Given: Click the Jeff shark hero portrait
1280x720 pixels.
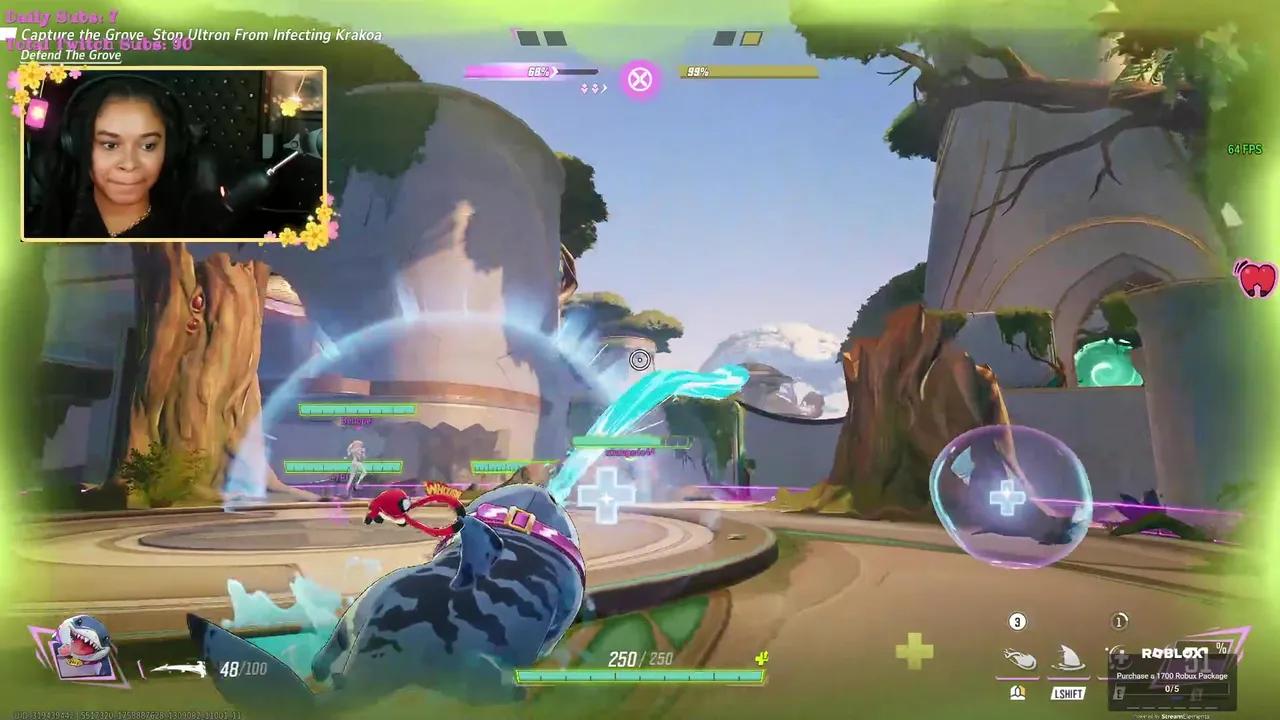Looking at the screenshot, I should pyautogui.click(x=82, y=648).
